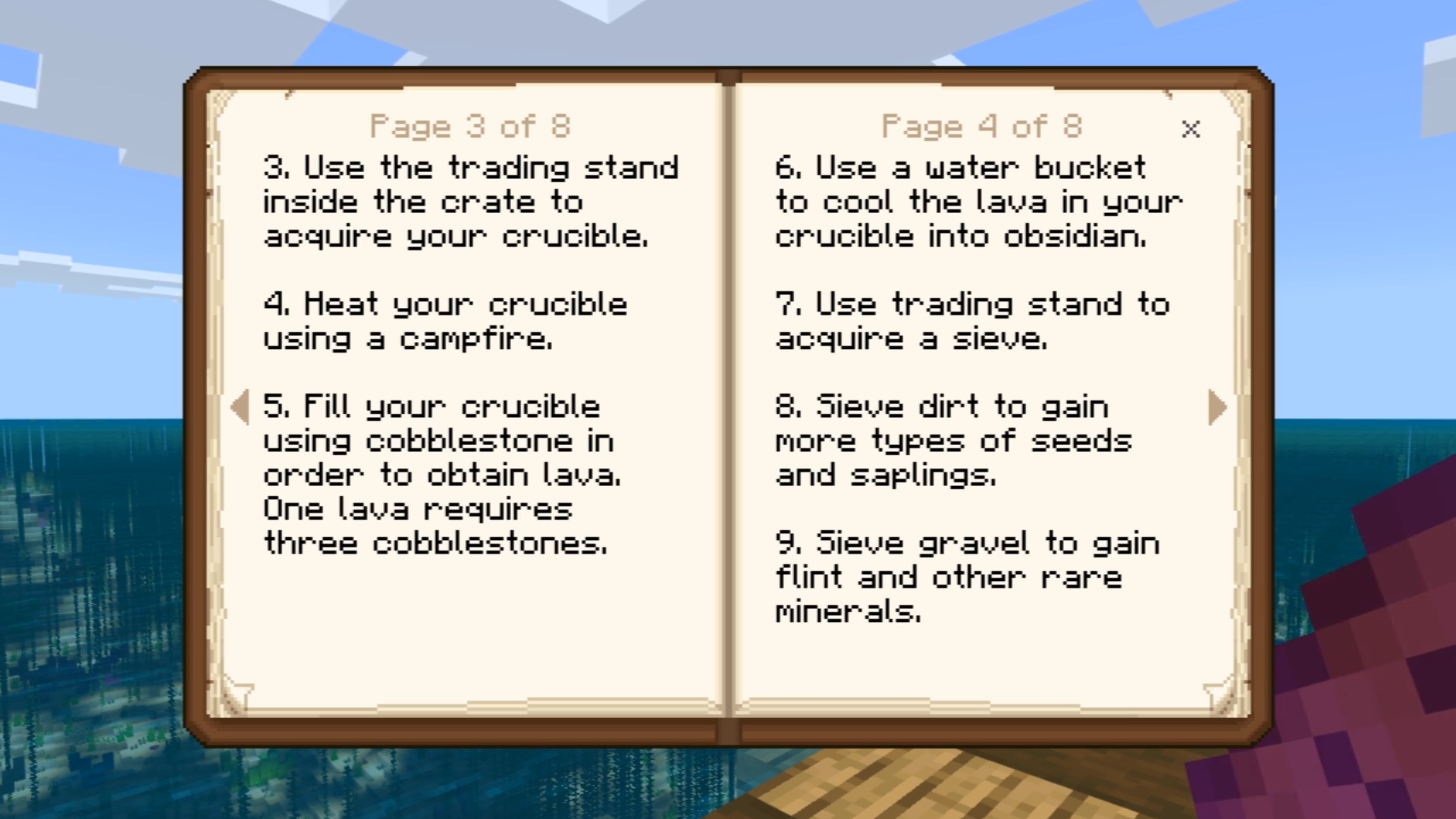Close the open book
Image resolution: width=1456 pixels, height=819 pixels.
1191,130
